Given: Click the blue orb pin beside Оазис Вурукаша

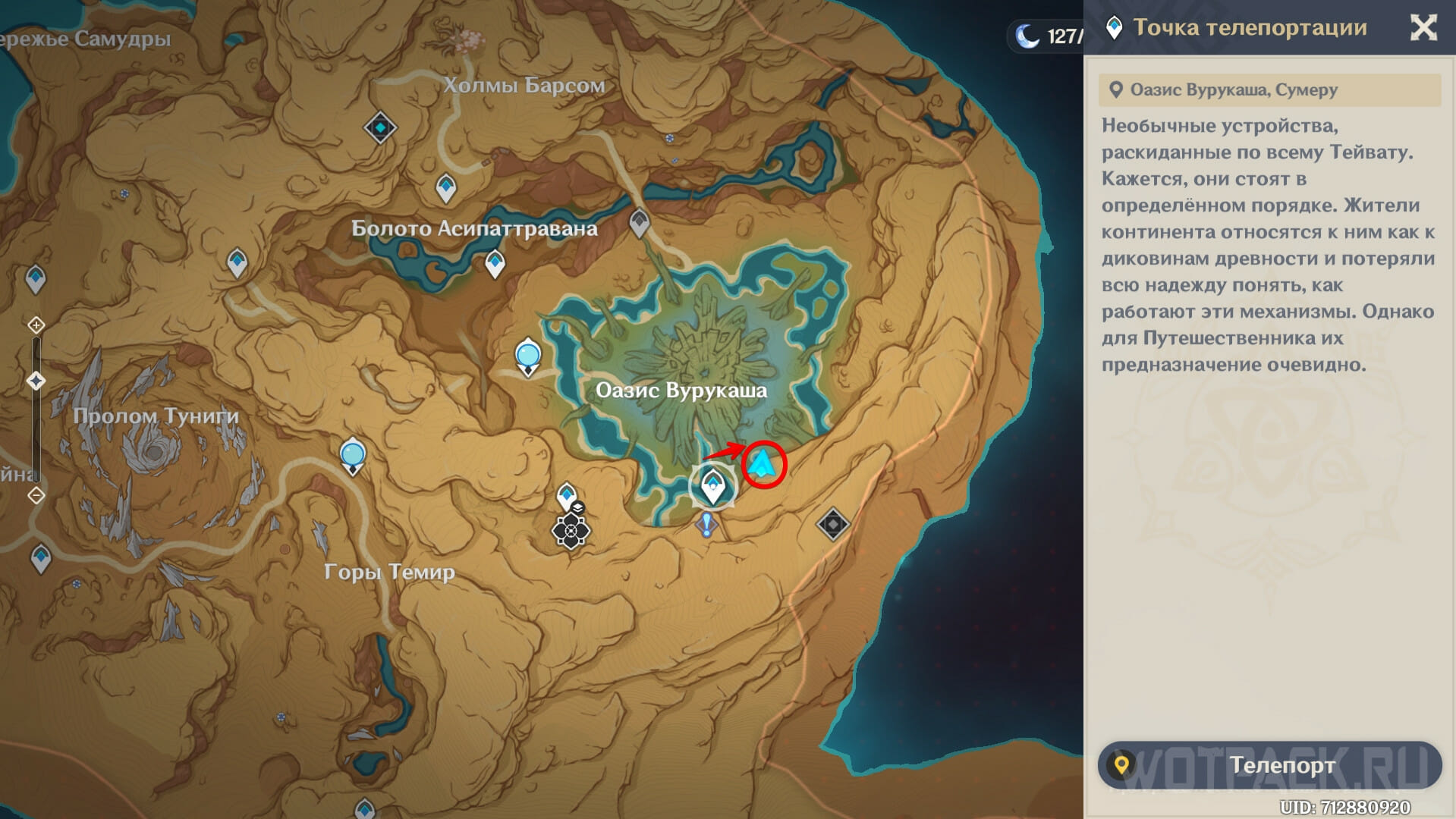Looking at the screenshot, I should (528, 356).
